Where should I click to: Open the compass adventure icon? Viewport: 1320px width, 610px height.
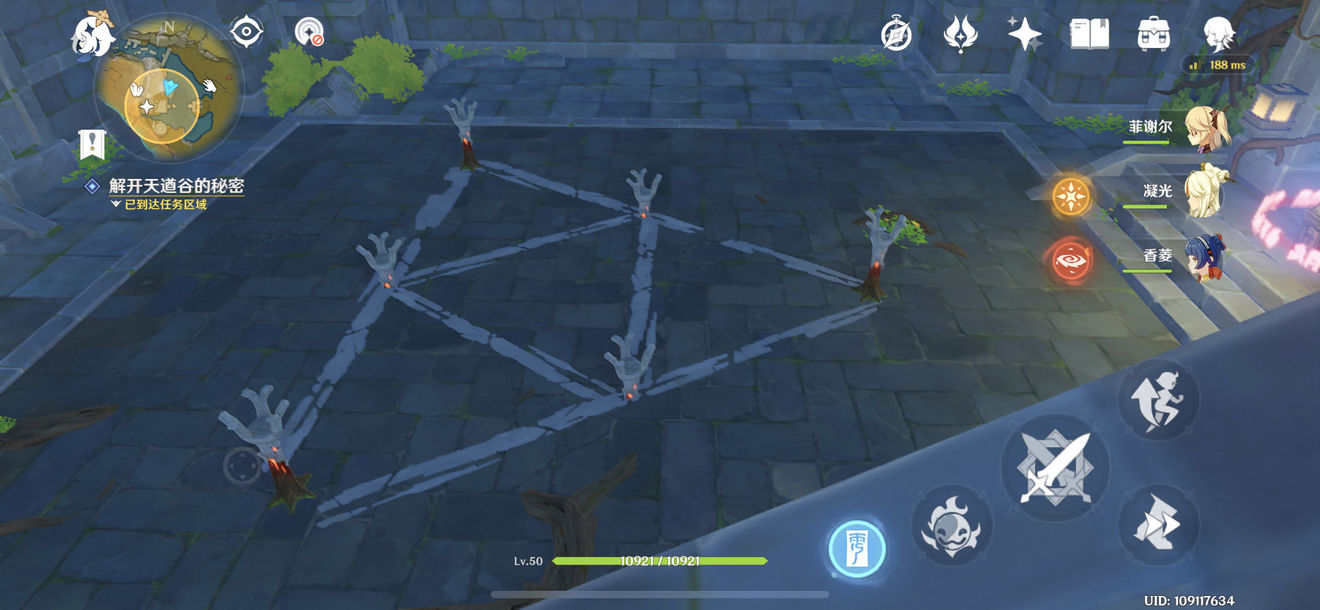click(896, 34)
